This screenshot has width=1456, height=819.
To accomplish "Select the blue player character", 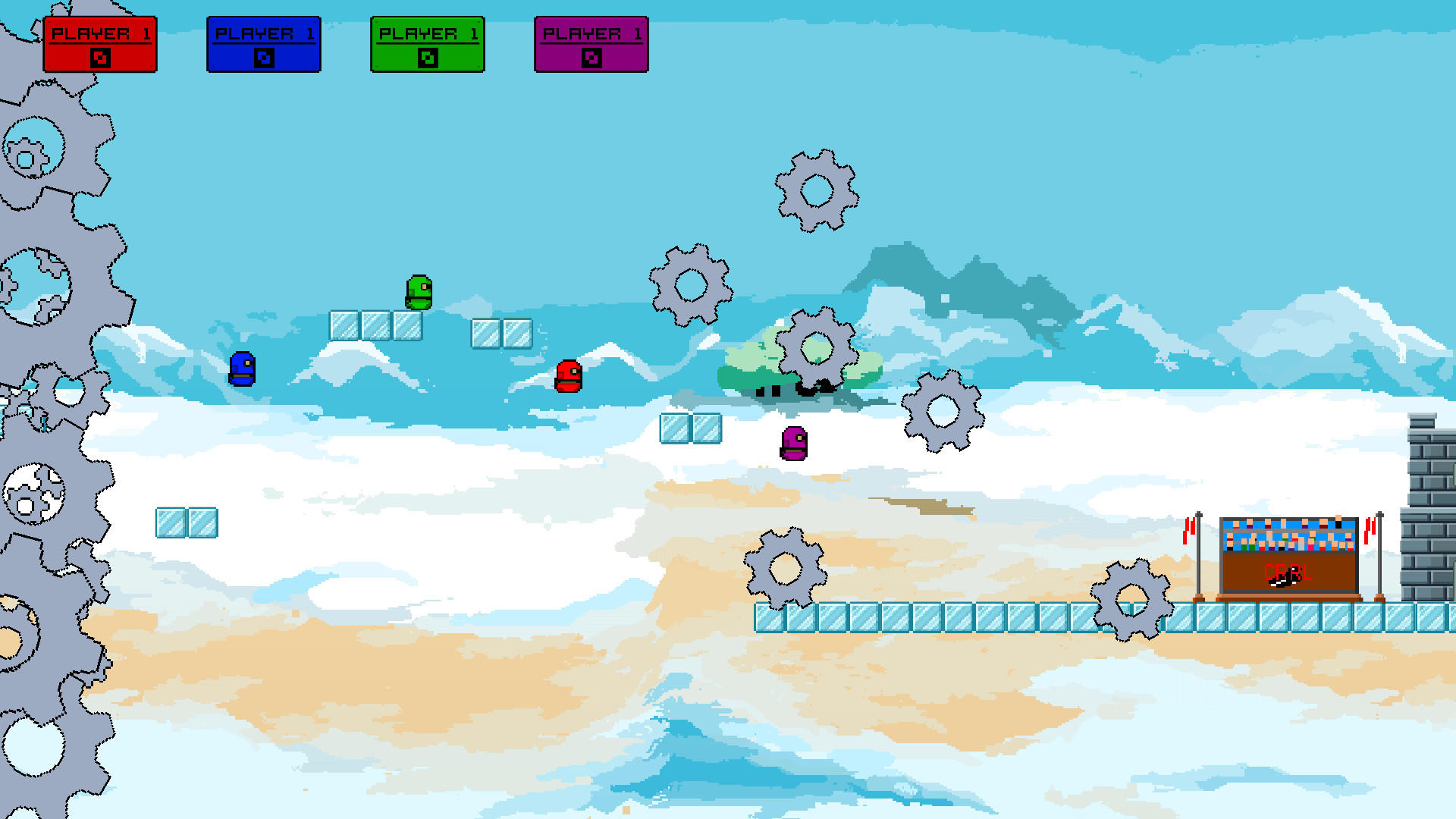I will (x=240, y=370).
